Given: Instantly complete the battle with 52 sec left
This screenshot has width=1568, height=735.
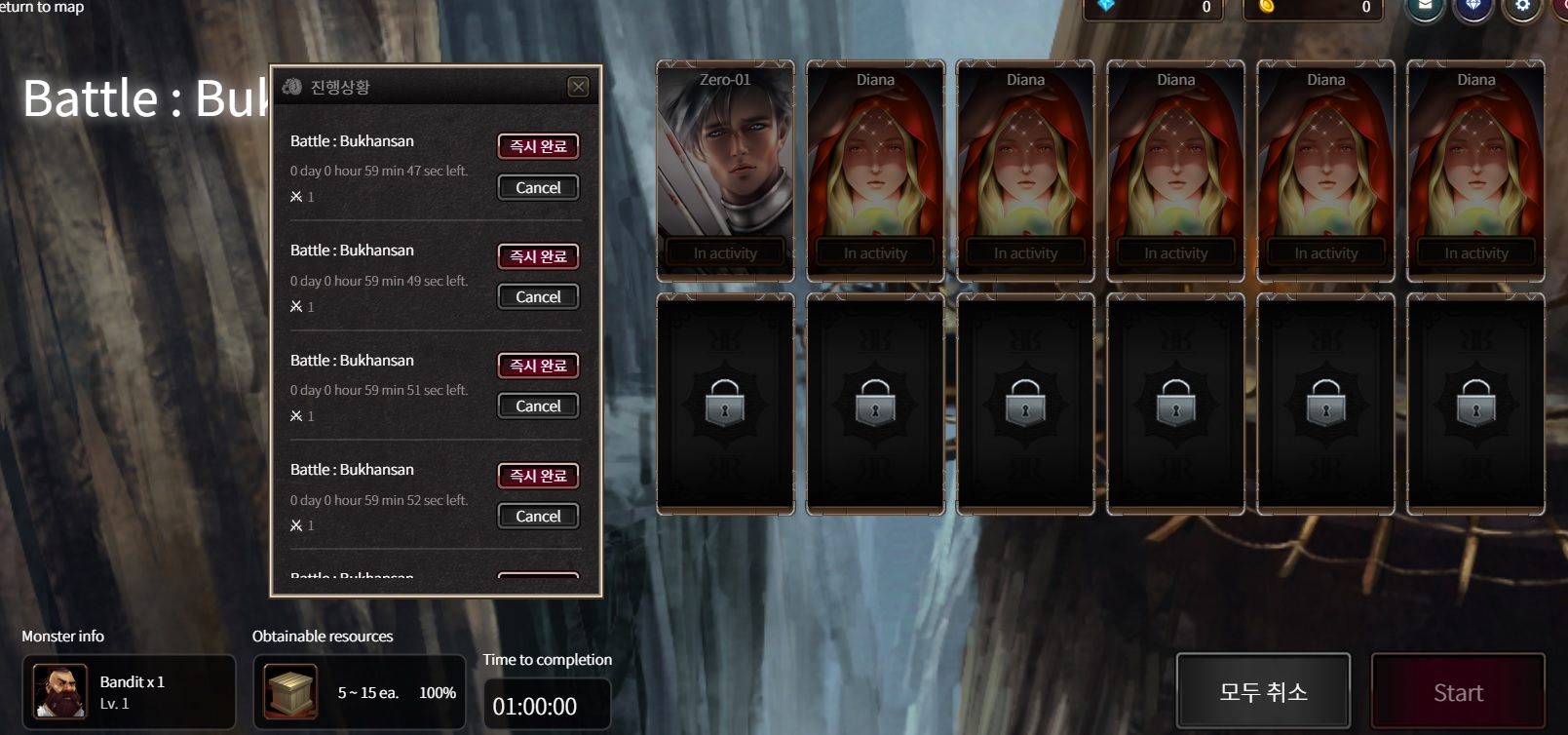Looking at the screenshot, I should (x=538, y=476).
